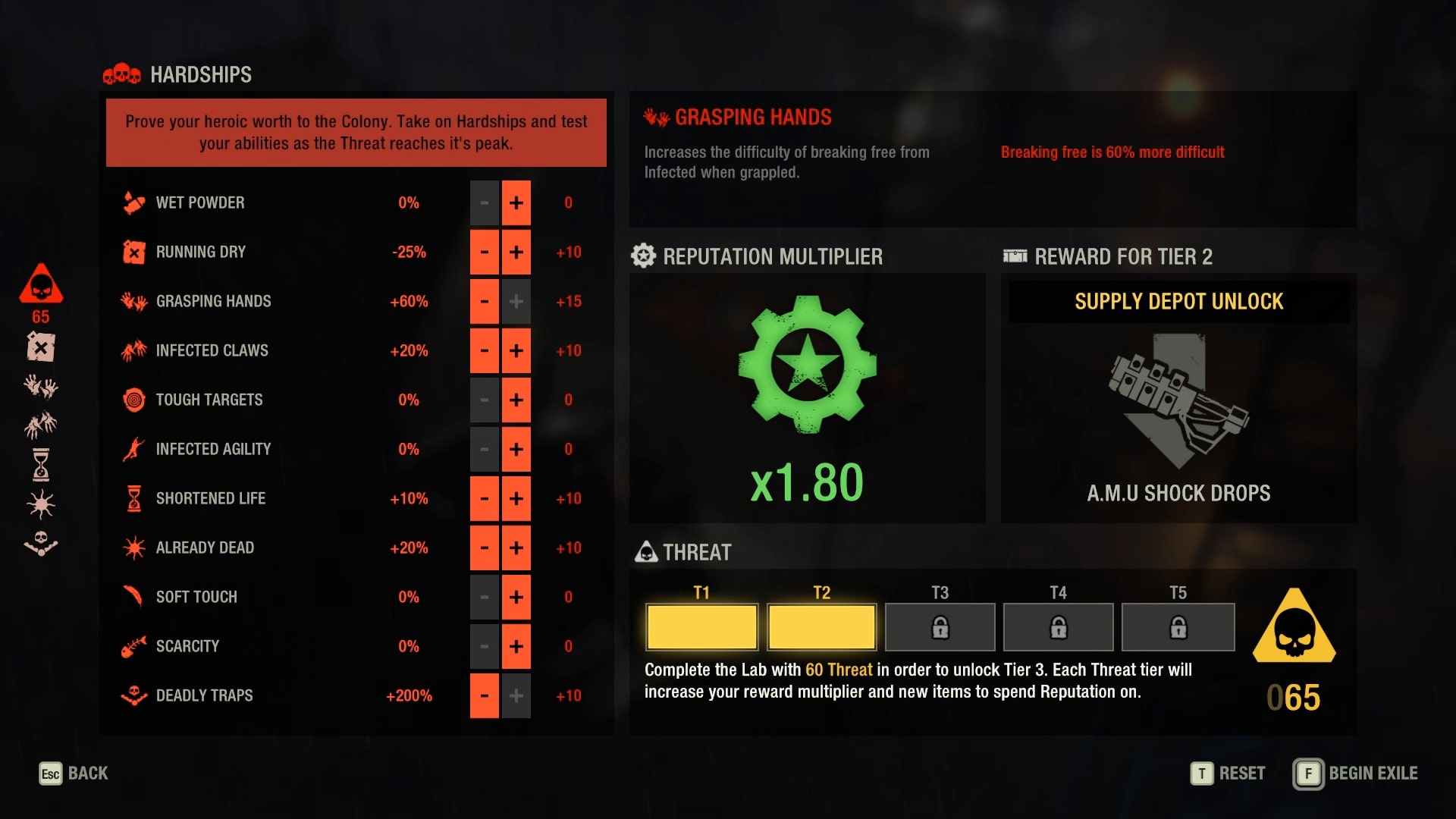
Task: Click Back to leave the Hardships screen
Action: point(74,773)
